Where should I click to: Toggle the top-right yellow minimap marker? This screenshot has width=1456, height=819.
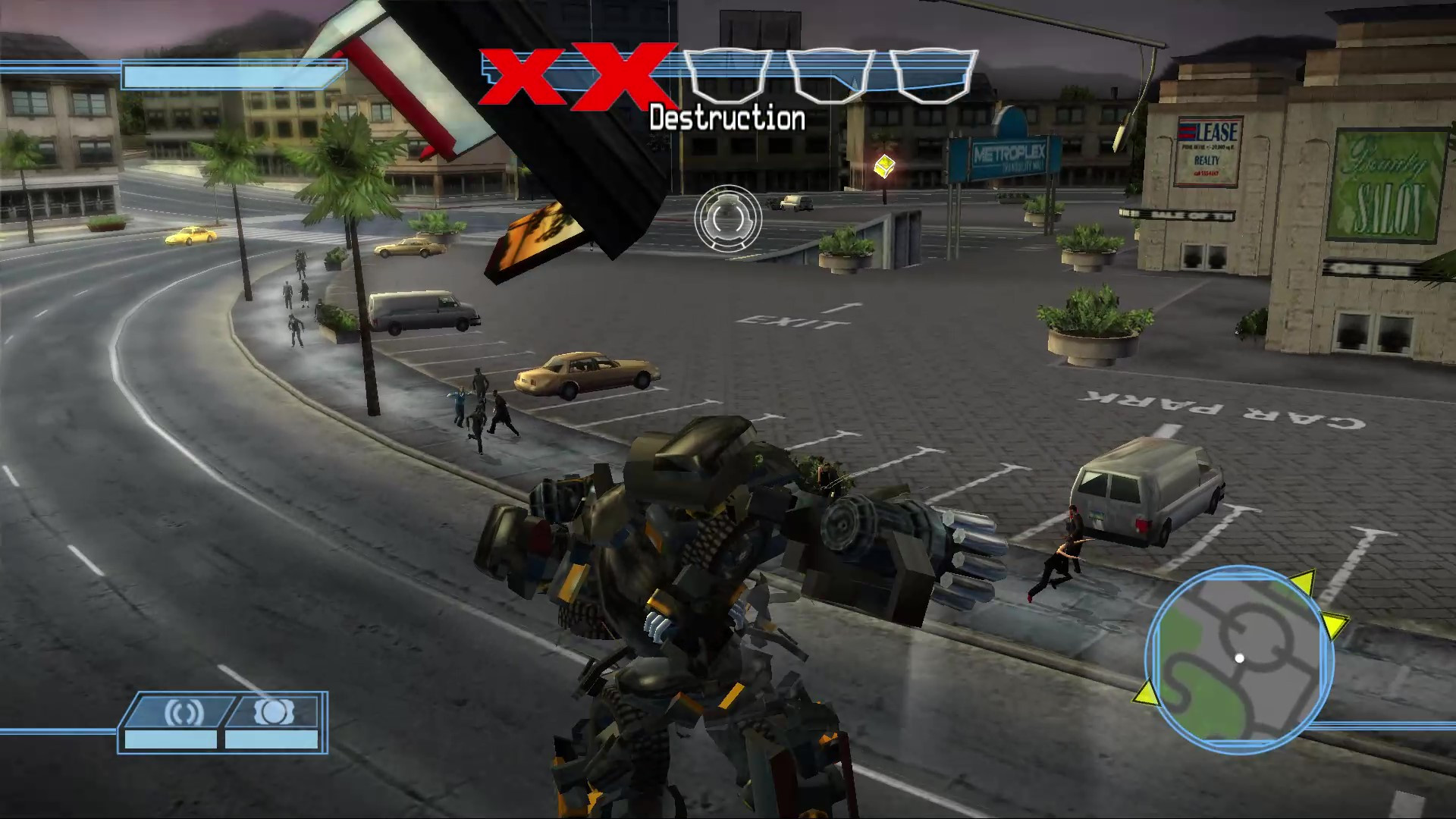(x=1301, y=582)
